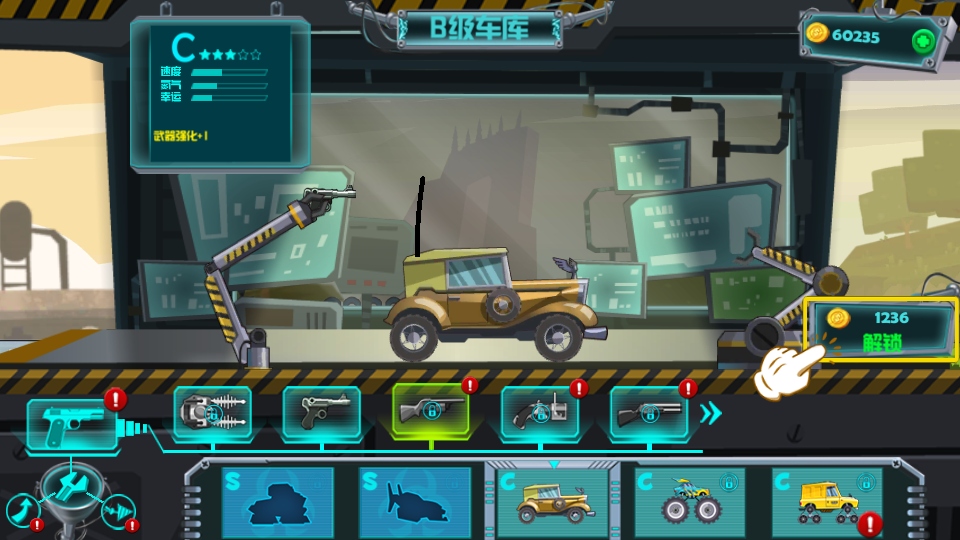Choose the locked shotgun weapon slot

(x=648, y=413)
